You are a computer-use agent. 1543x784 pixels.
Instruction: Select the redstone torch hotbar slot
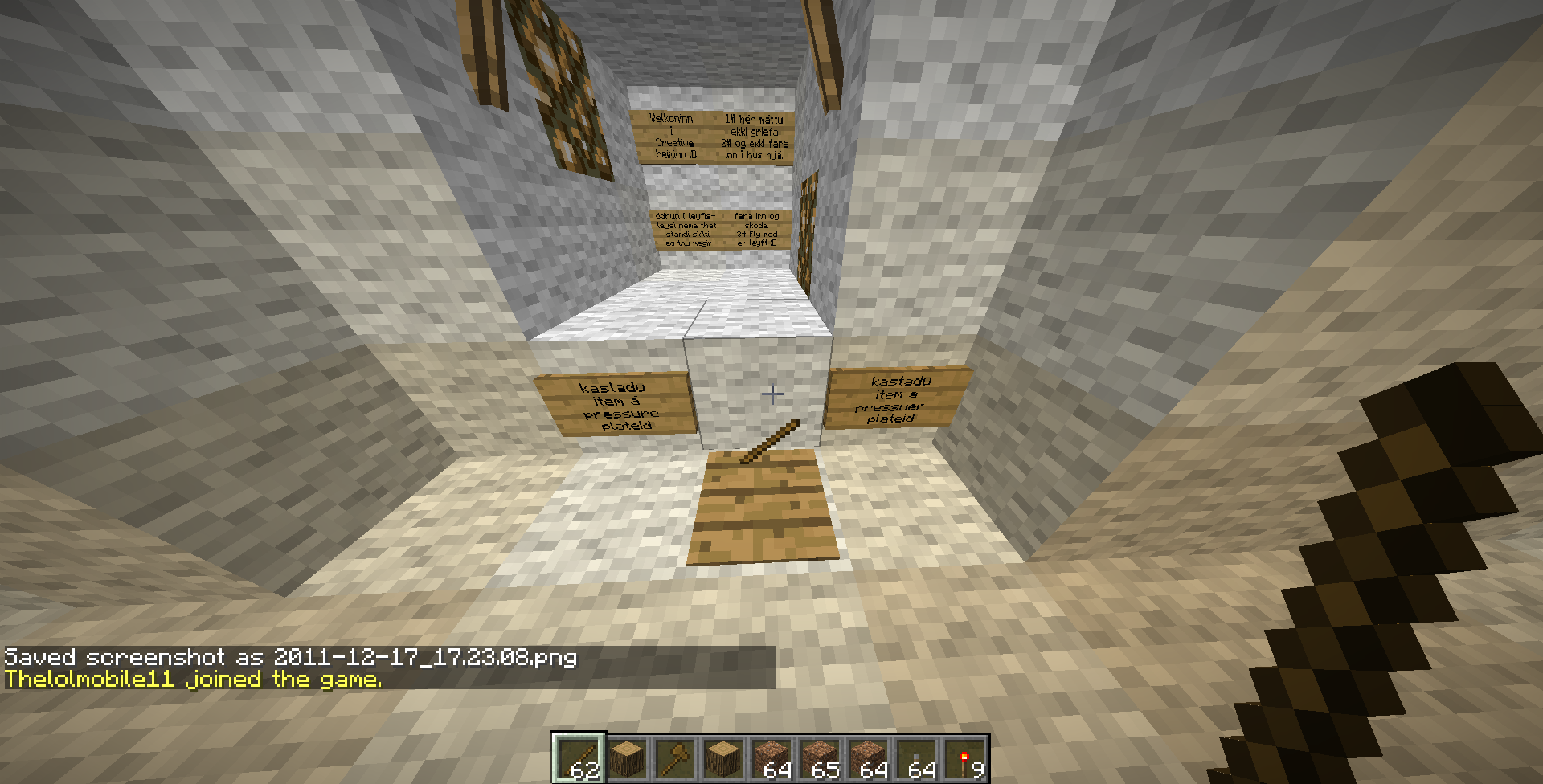coord(964,759)
